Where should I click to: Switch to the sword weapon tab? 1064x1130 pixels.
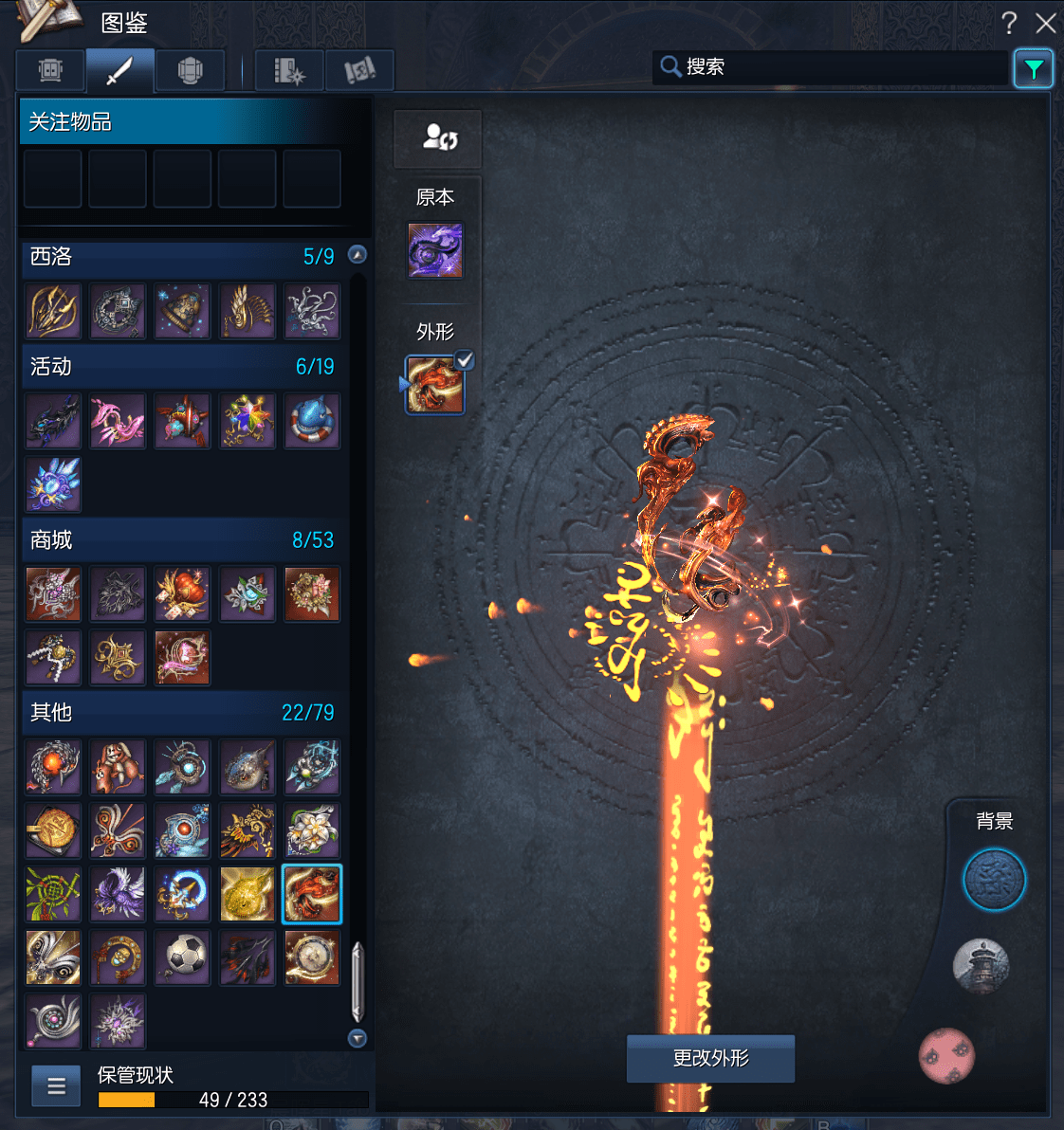click(120, 70)
